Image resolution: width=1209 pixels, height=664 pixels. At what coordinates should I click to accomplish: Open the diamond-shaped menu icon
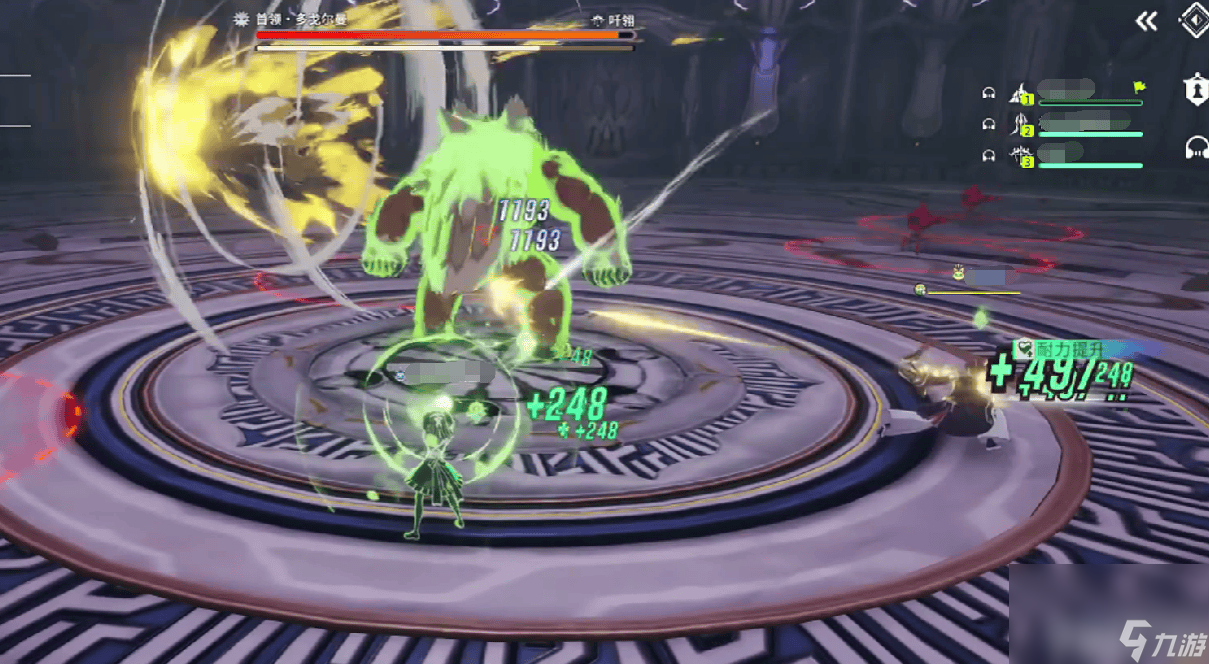click(1192, 22)
